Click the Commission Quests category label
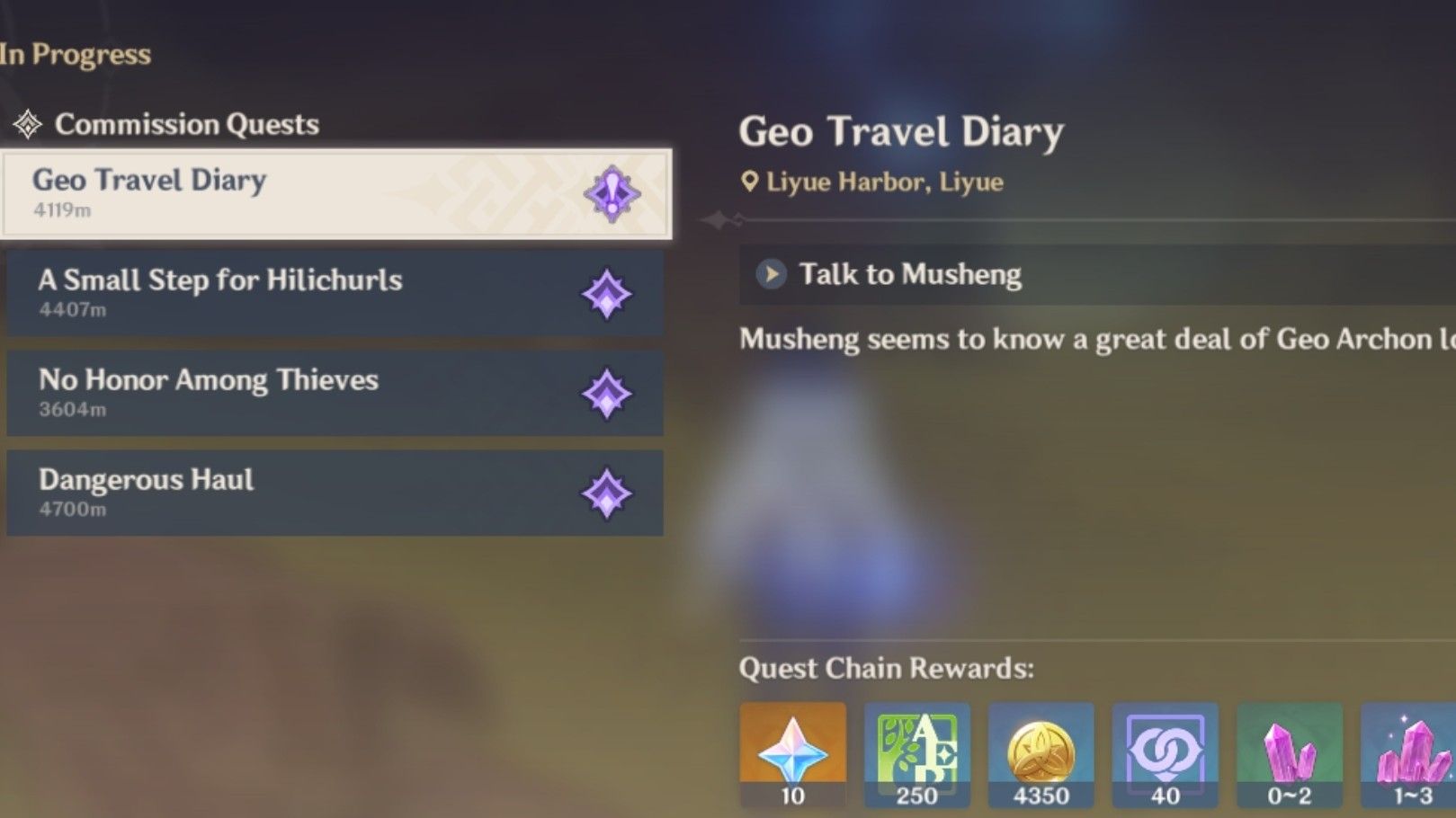 (x=188, y=125)
